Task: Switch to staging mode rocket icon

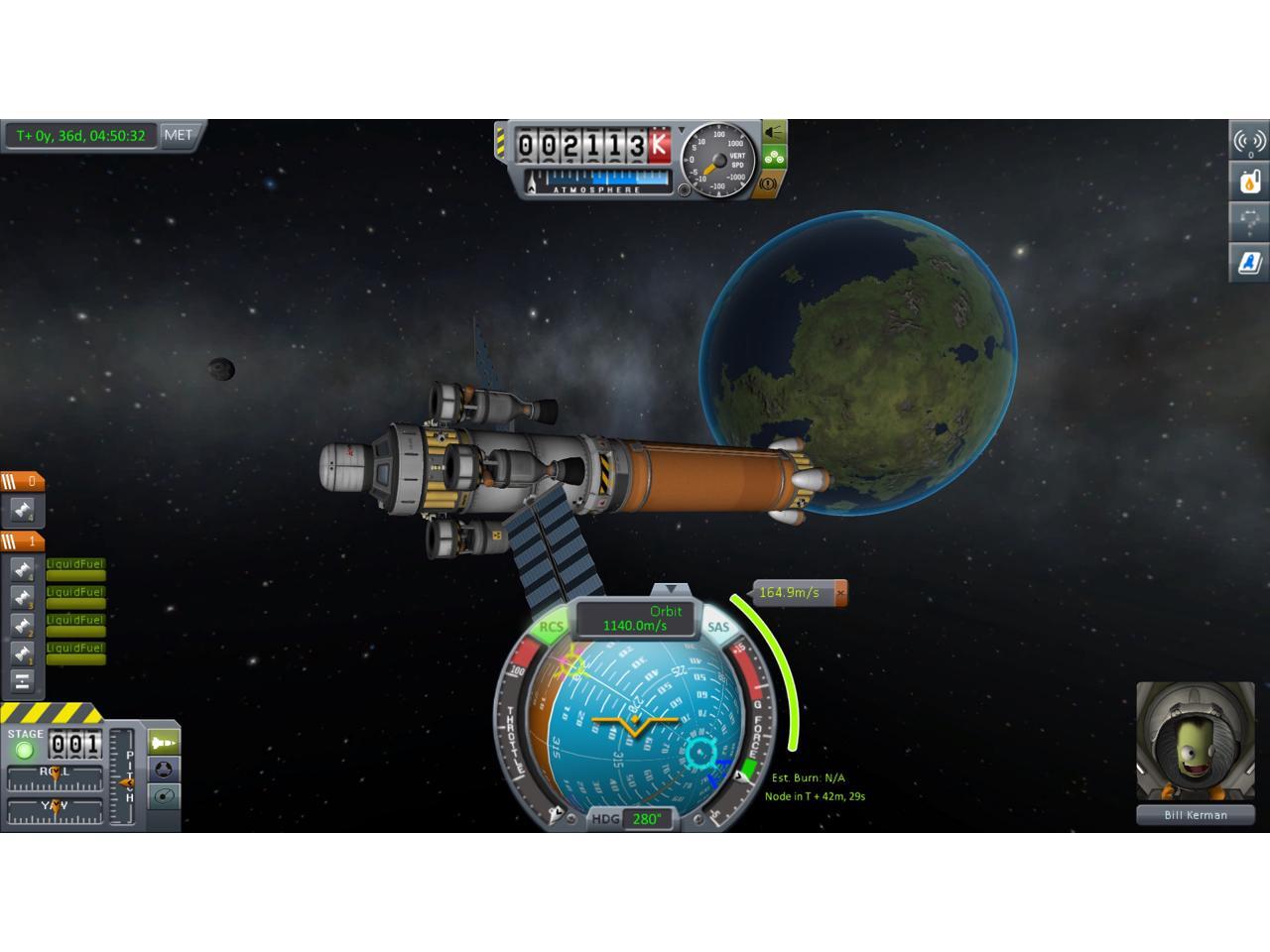Action: tap(164, 742)
